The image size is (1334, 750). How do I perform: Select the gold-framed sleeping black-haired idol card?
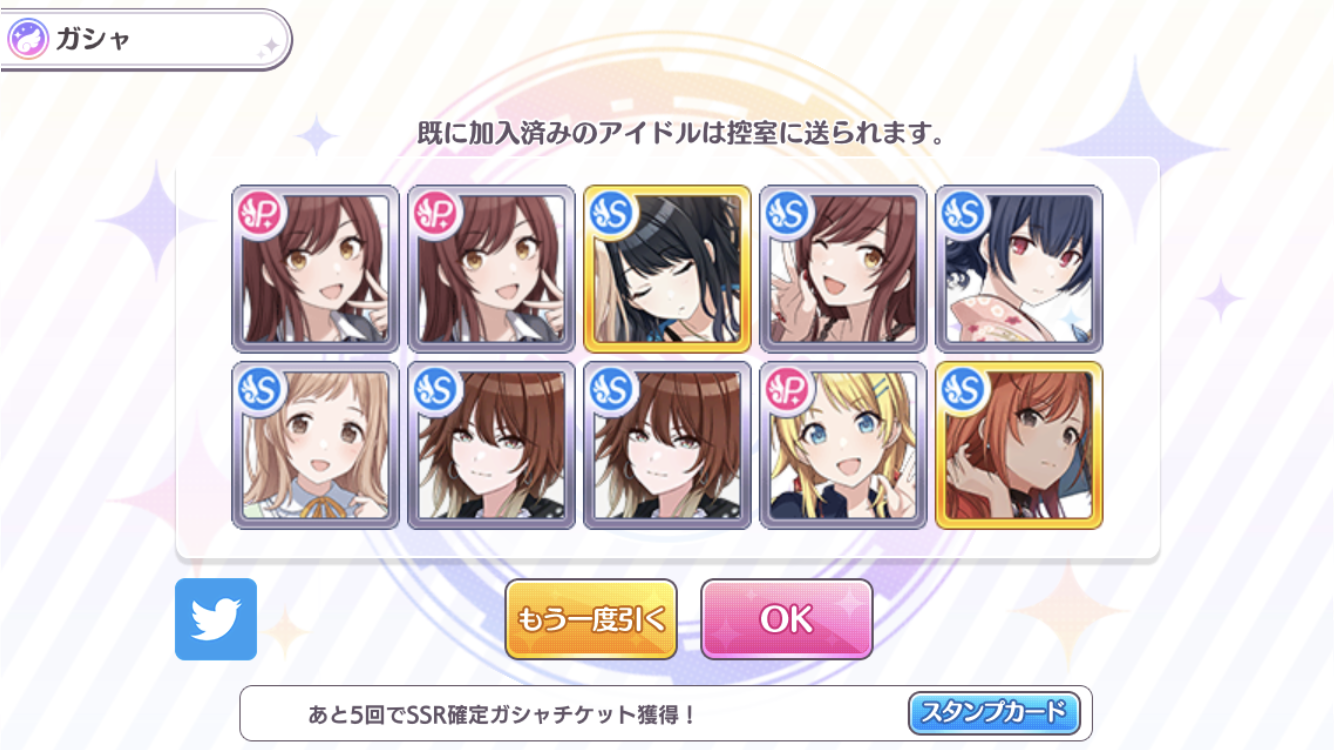pos(665,265)
